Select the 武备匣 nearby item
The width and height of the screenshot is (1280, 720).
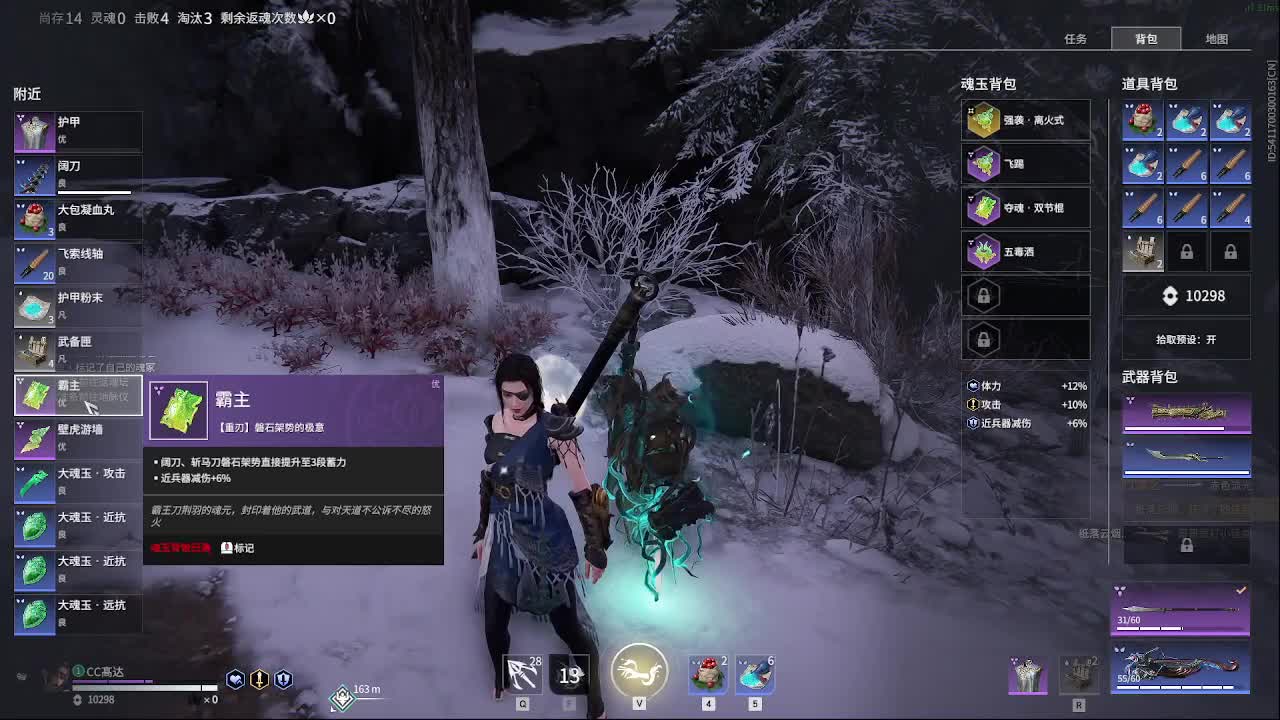coord(78,351)
